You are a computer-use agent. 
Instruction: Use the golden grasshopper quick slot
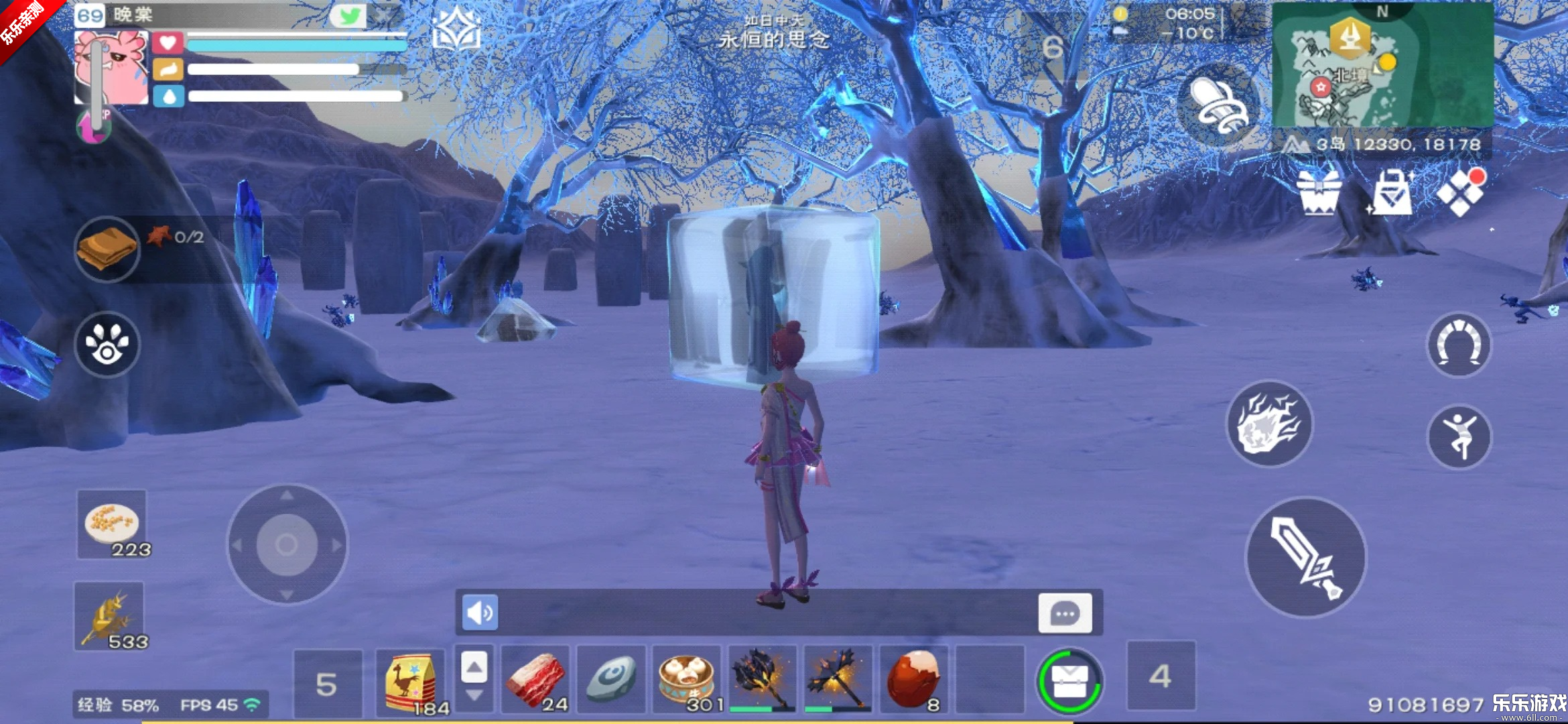[x=109, y=617]
